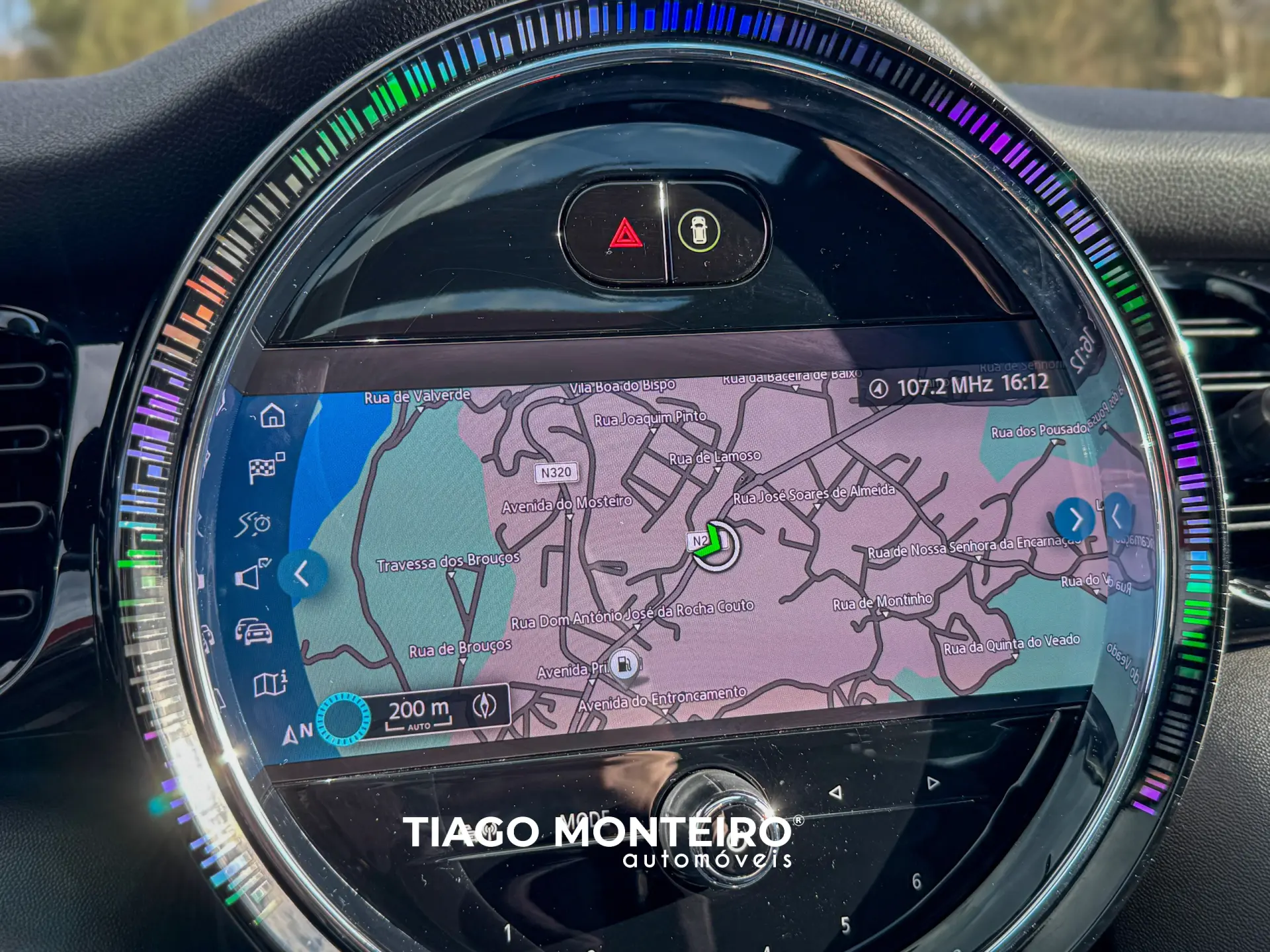Tap the compass orientation icon

485,705
